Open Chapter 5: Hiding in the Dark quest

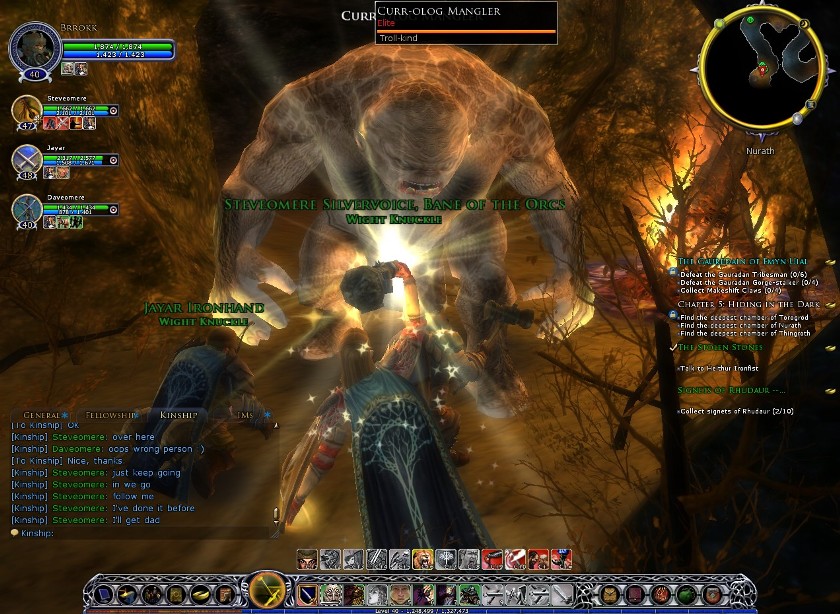point(748,303)
